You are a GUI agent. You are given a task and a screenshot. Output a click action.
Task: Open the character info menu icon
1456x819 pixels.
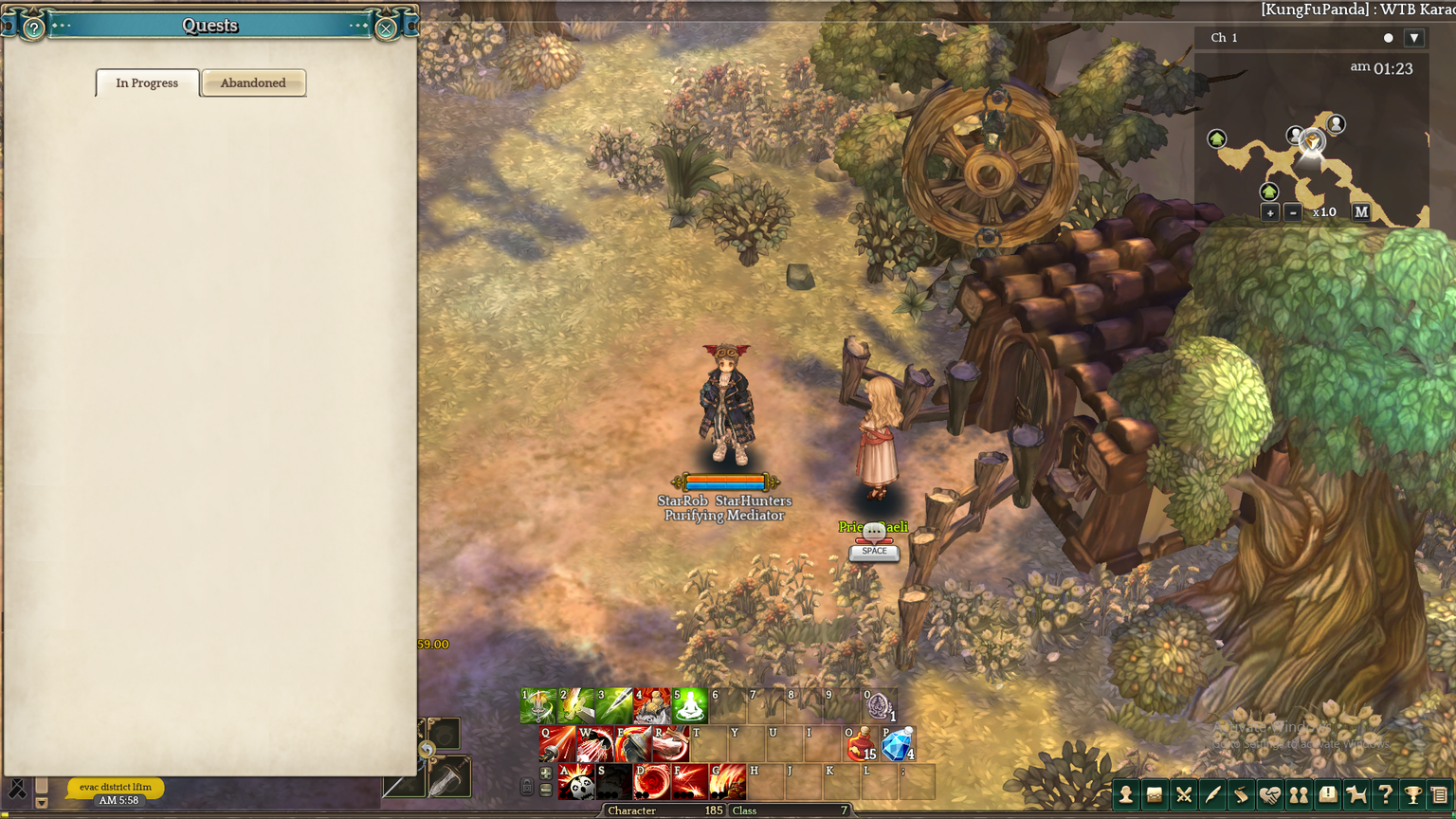click(x=1126, y=794)
